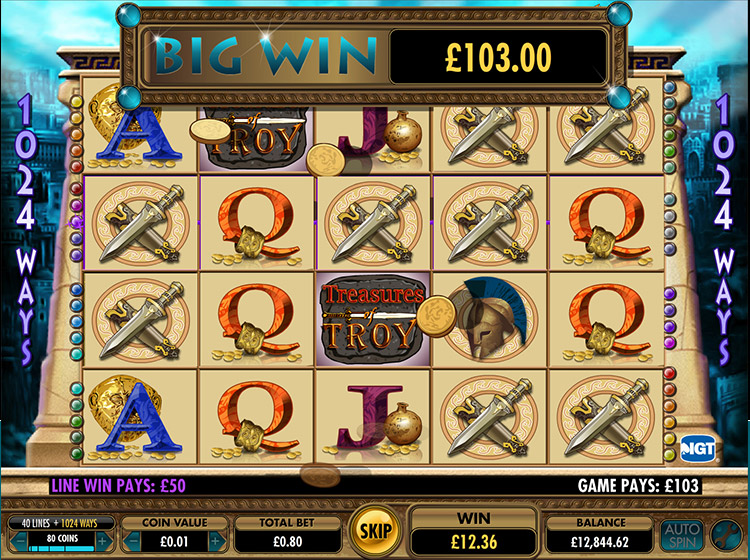Image resolution: width=750 pixels, height=560 pixels.
Task: Increase the 80 coins line bet
Action: tap(101, 541)
